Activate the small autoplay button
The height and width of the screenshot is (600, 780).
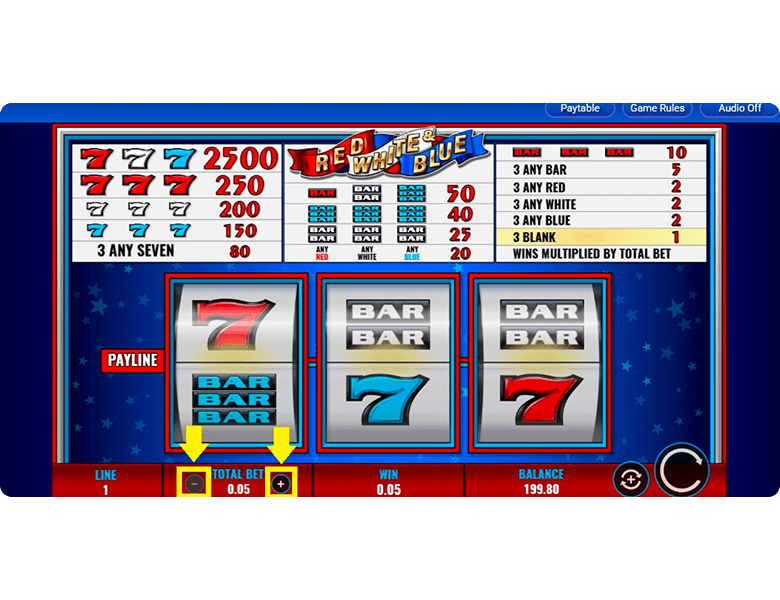630,480
